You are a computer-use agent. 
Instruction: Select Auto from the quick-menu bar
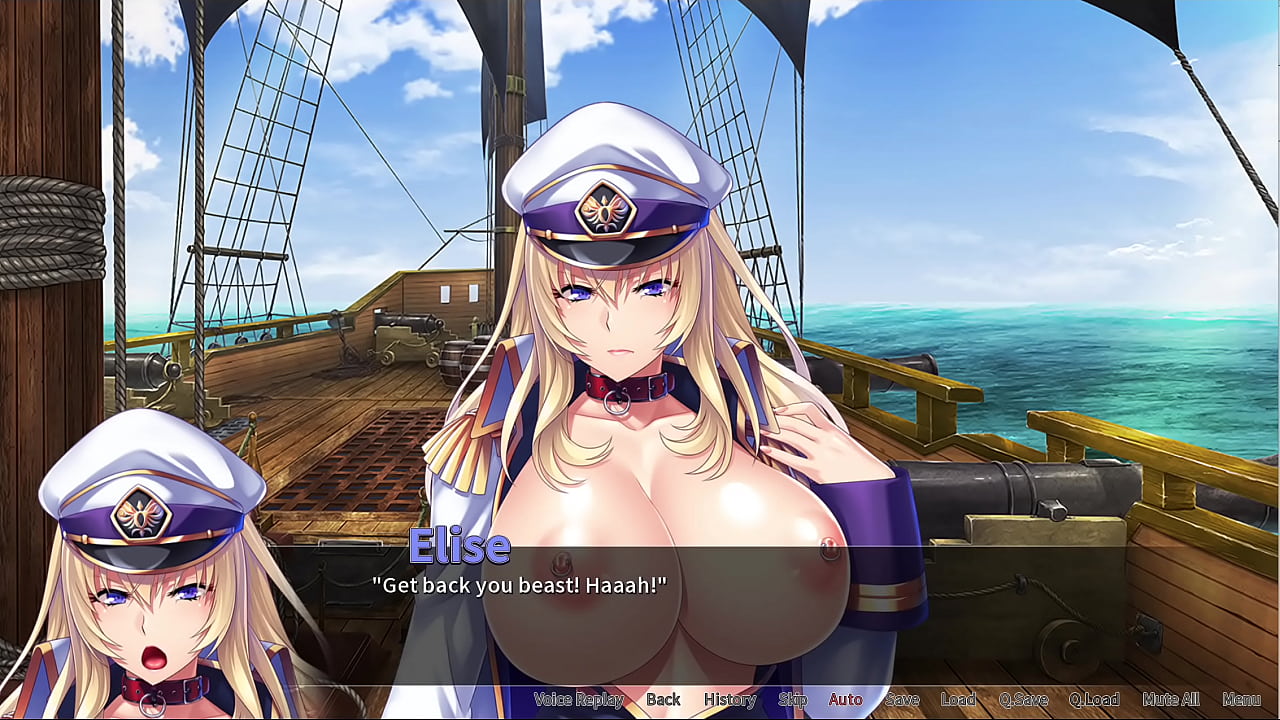(845, 700)
